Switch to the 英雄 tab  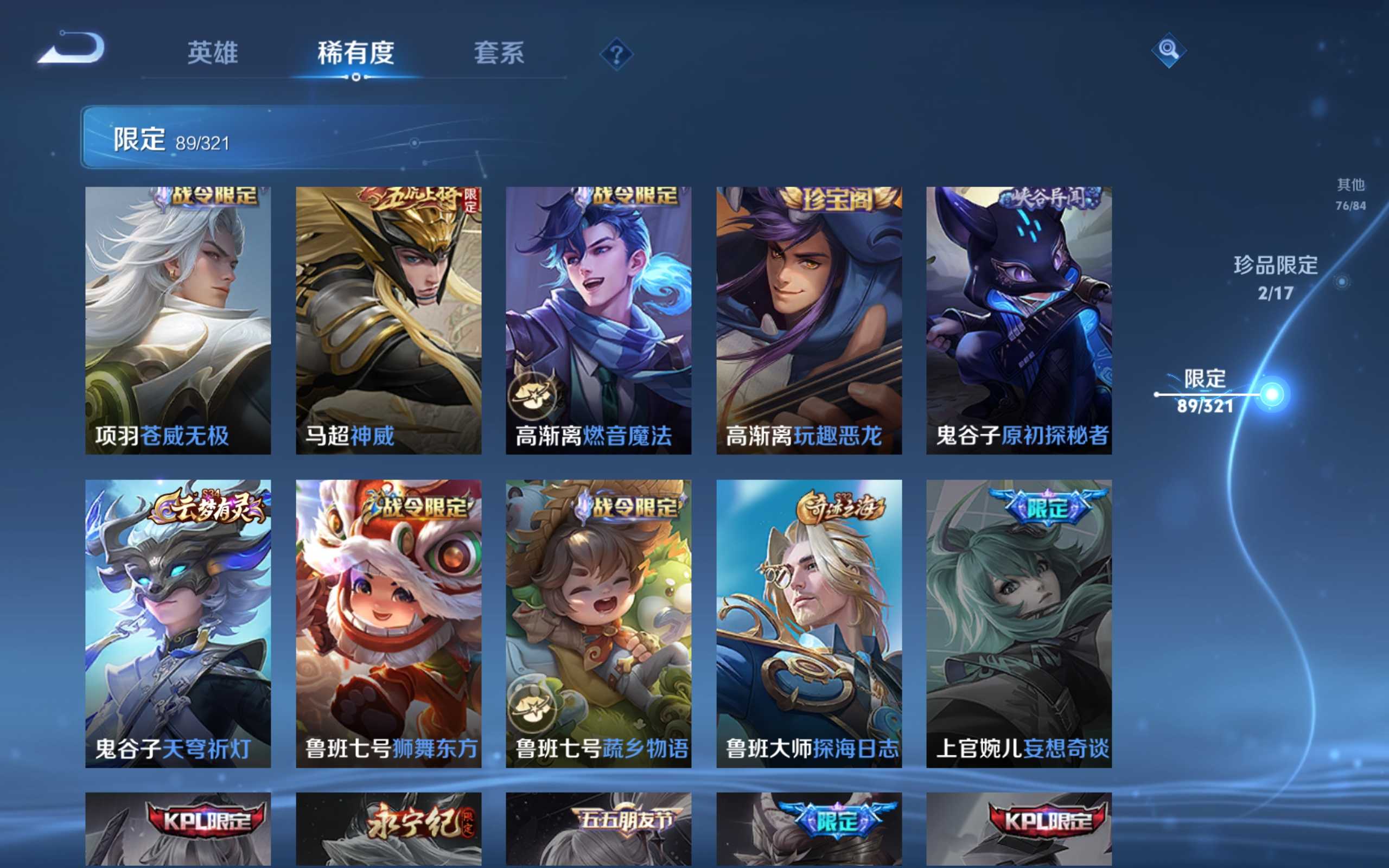pos(212,53)
